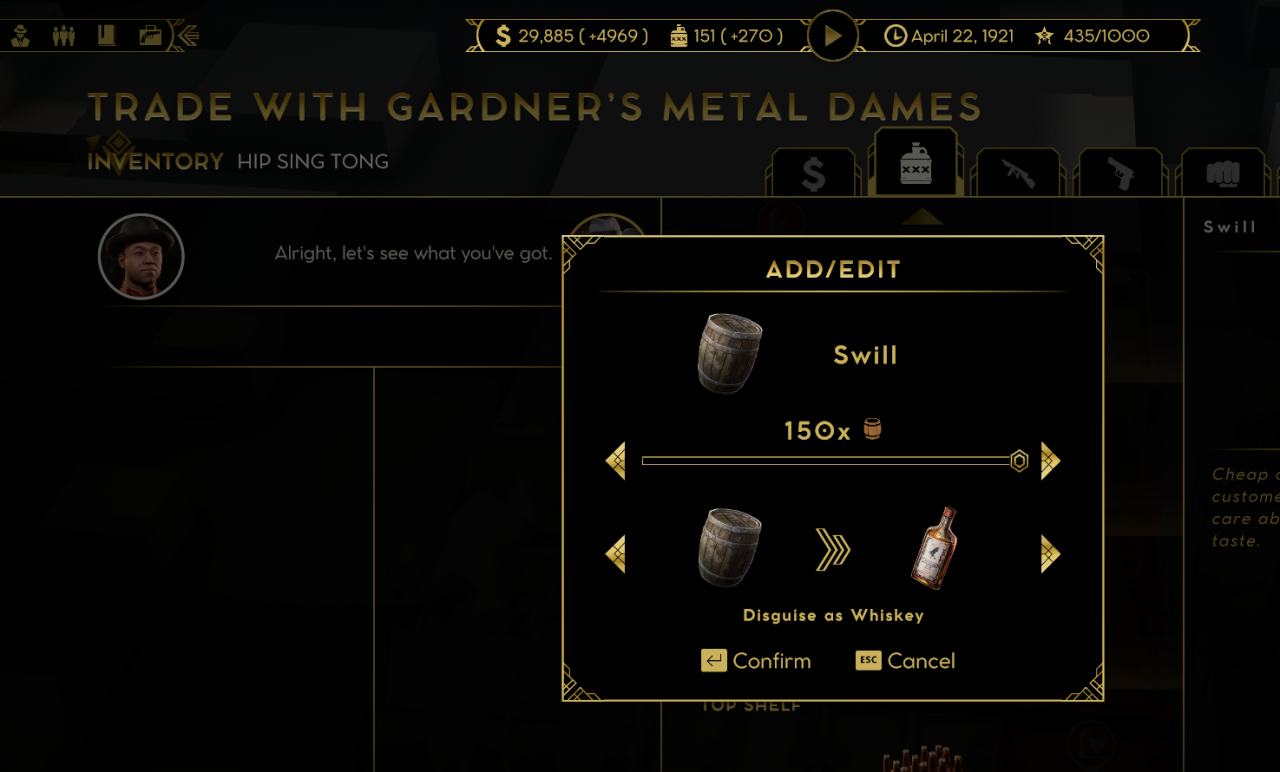Open the brass knuckles fist tab
The width and height of the screenshot is (1280, 772).
[x=1222, y=174]
